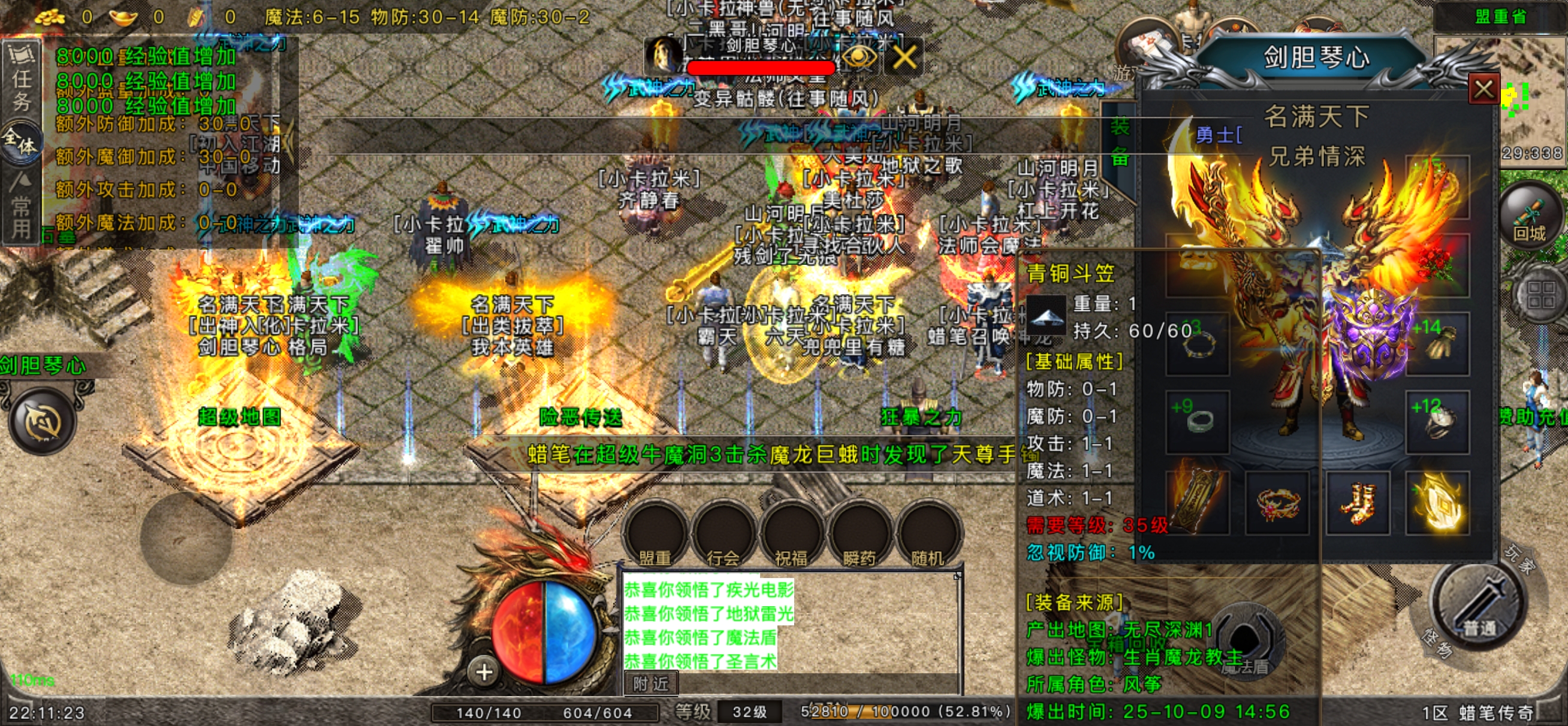The width and height of the screenshot is (1568, 726).
Task: Select the +12 ring equipment slot
Action: point(1437,422)
